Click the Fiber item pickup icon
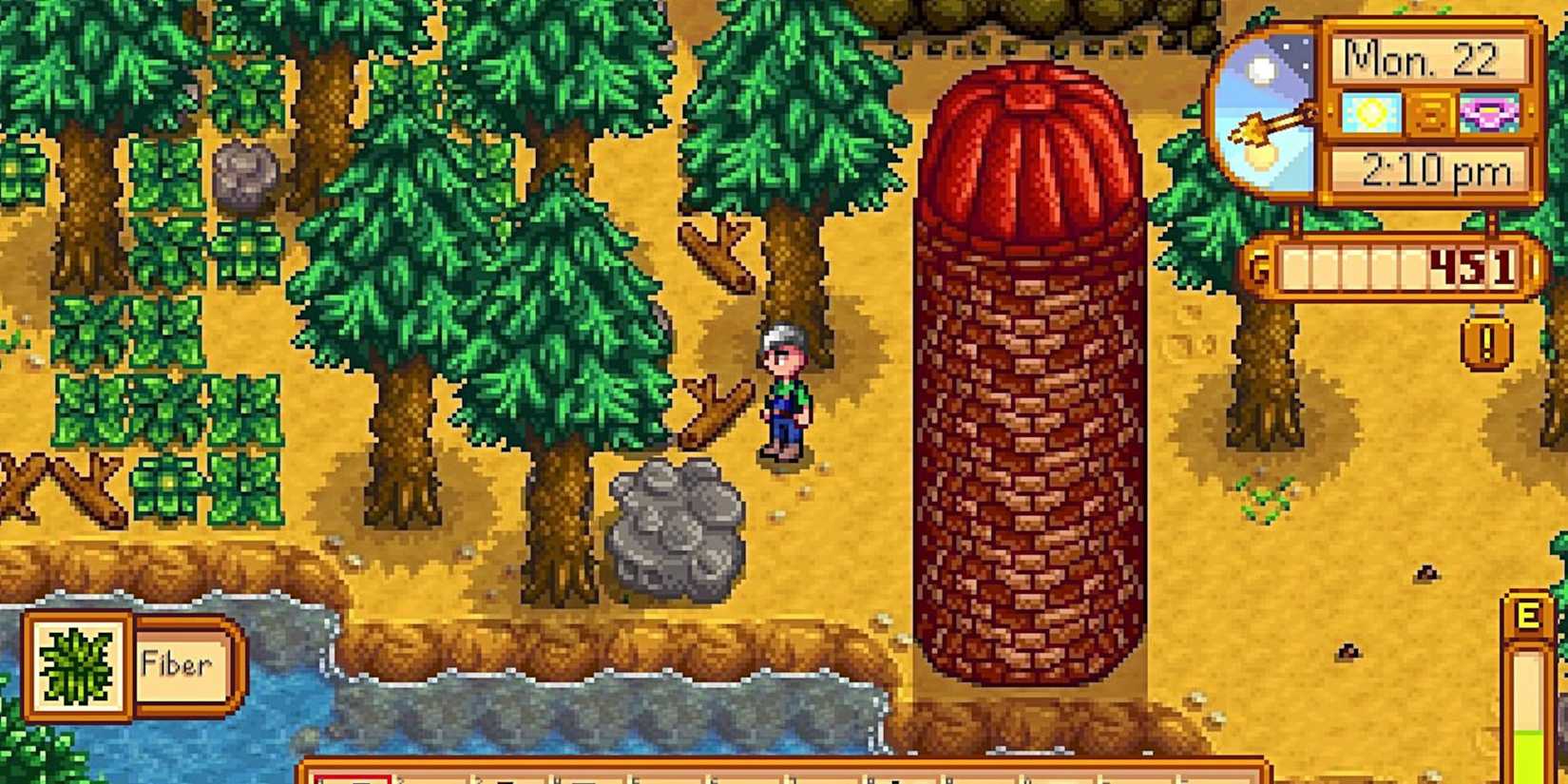The image size is (1568, 784). point(76,663)
